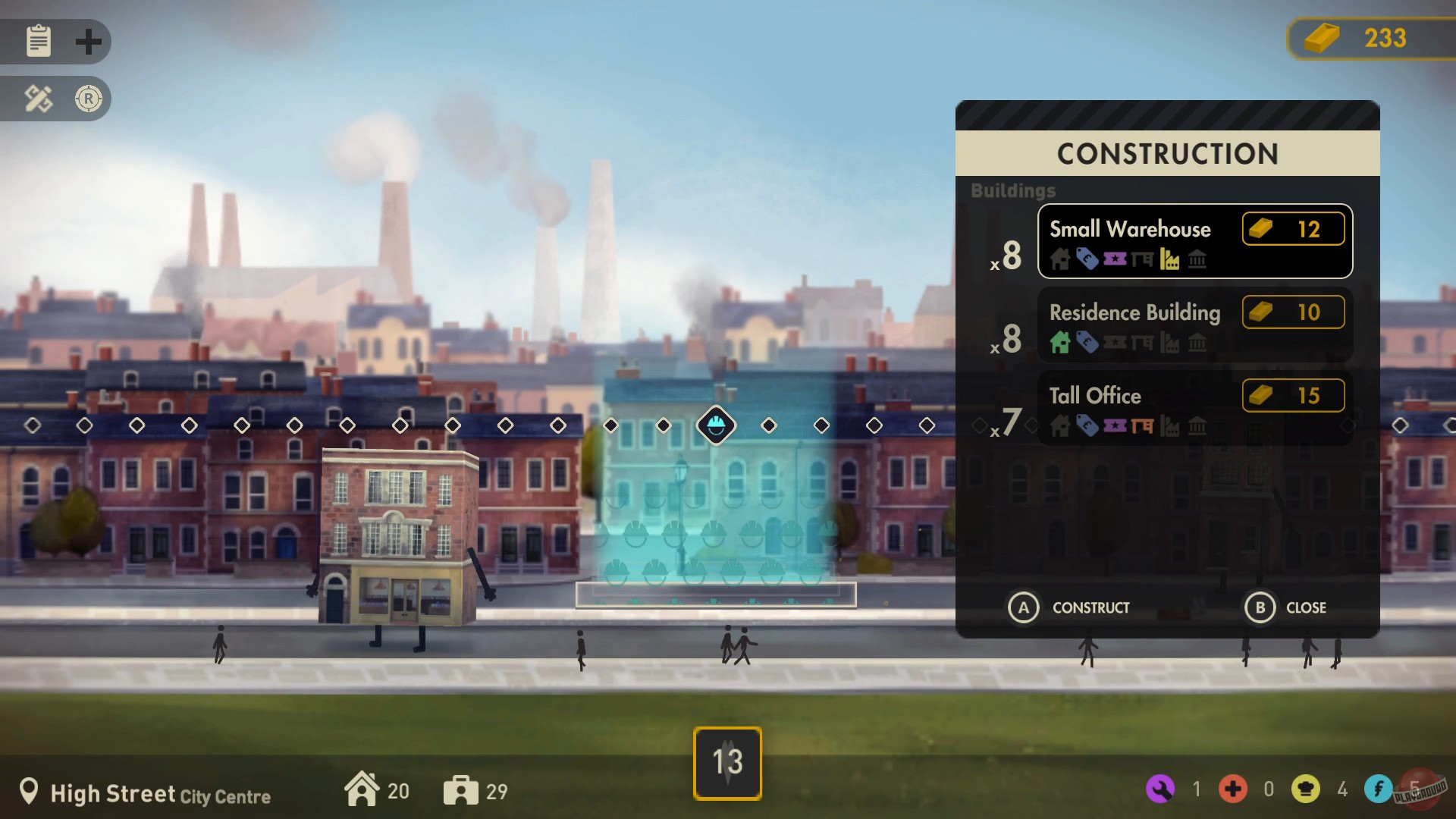Open the task clipboard panel
1456x819 pixels.
(x=37, y=42)
